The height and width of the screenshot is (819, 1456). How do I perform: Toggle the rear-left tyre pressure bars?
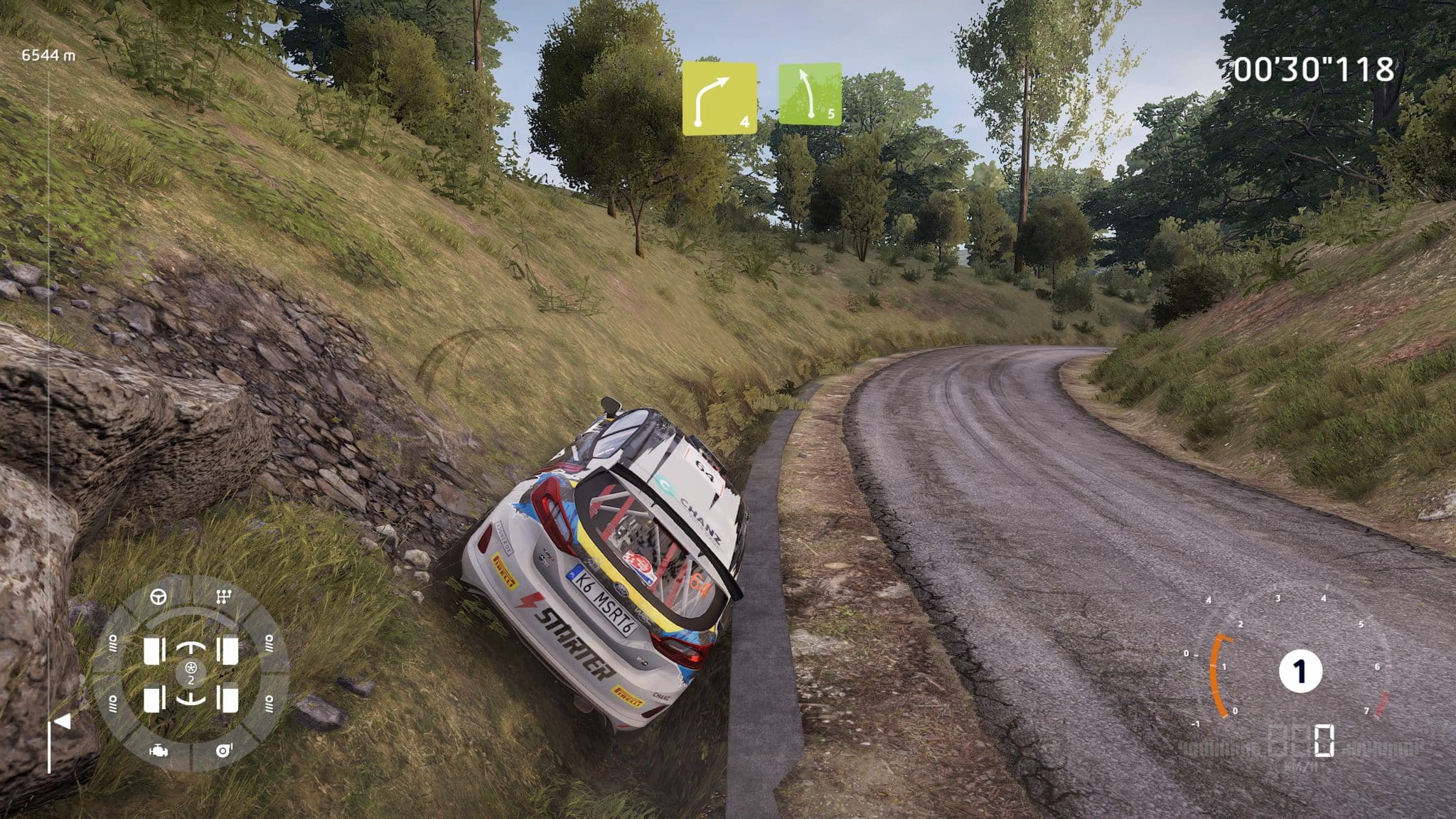coord(113,703)
